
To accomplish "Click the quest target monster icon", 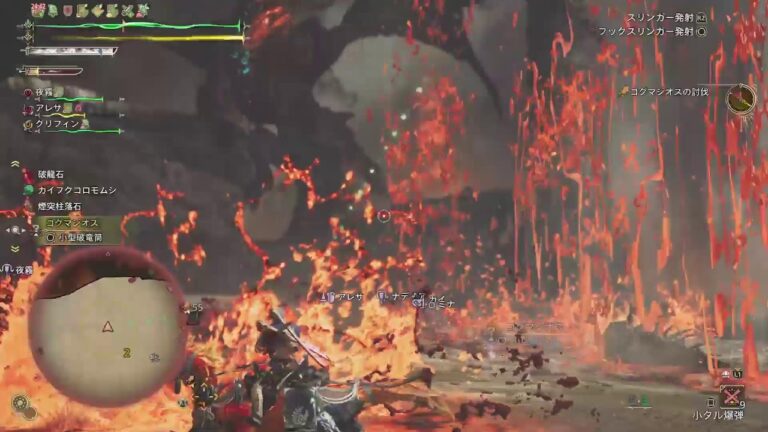I will (x=741, y=97).
